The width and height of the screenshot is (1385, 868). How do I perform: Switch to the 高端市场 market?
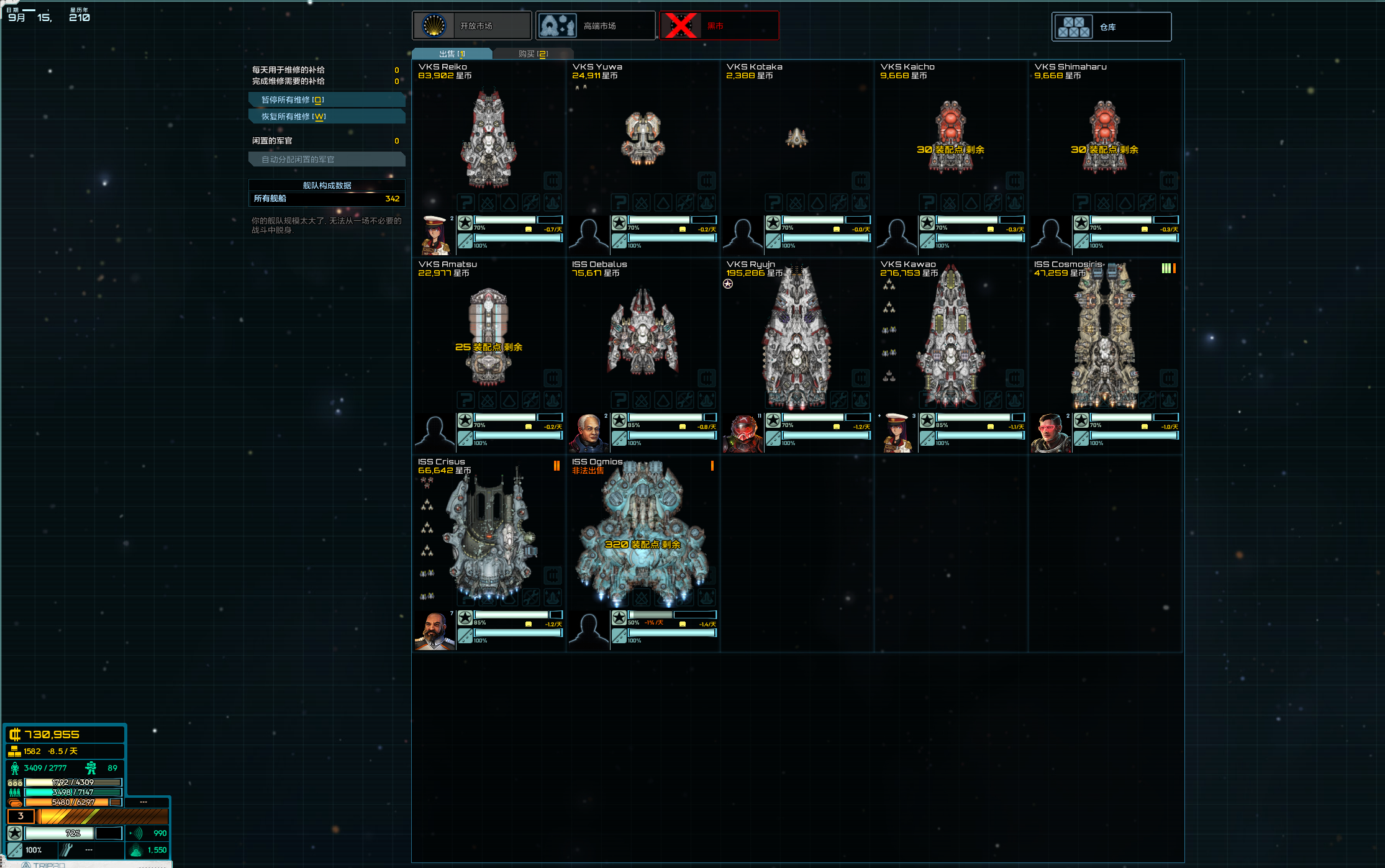click(595, 26)
